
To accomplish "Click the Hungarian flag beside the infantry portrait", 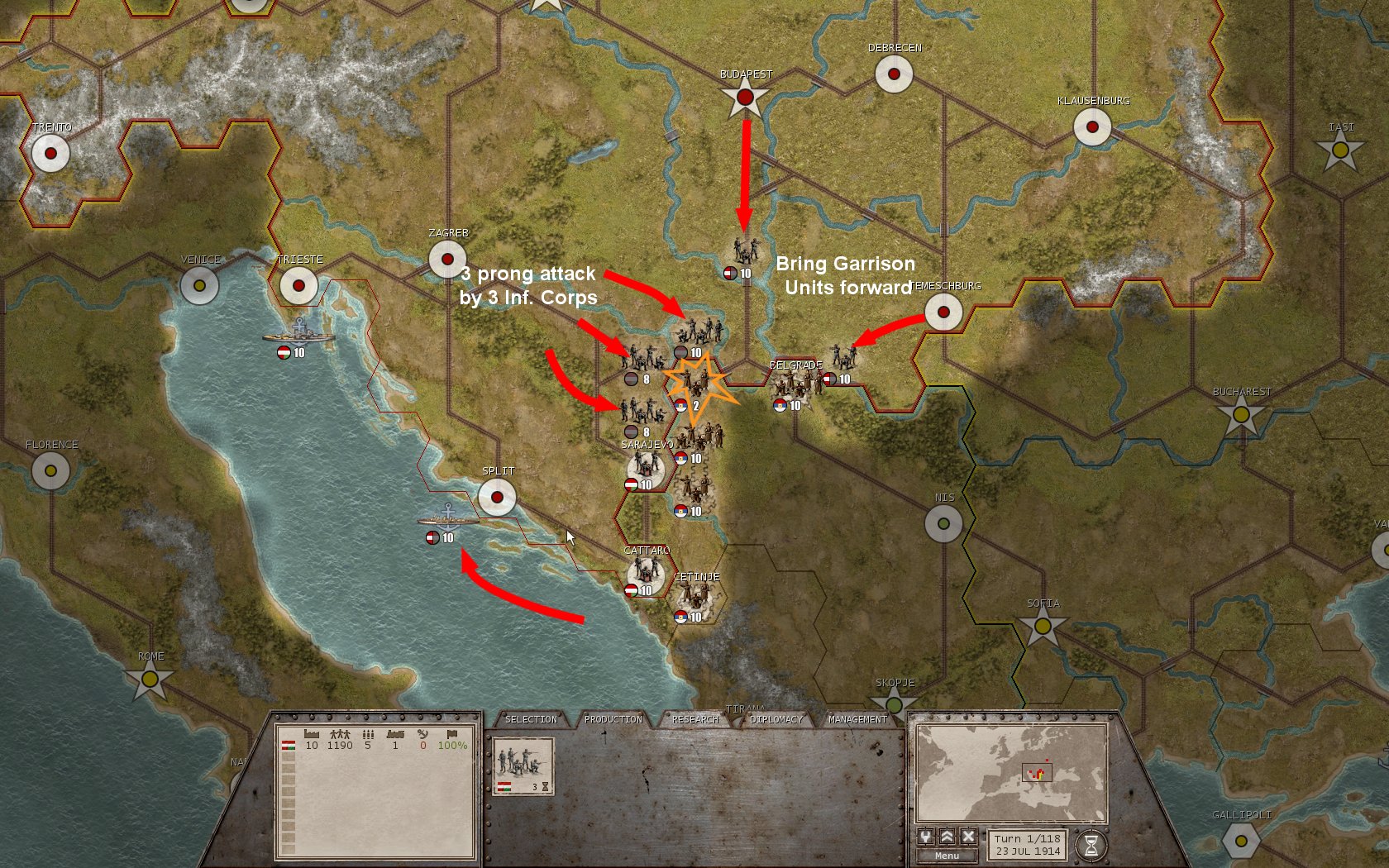I will (x=504, y=787).
